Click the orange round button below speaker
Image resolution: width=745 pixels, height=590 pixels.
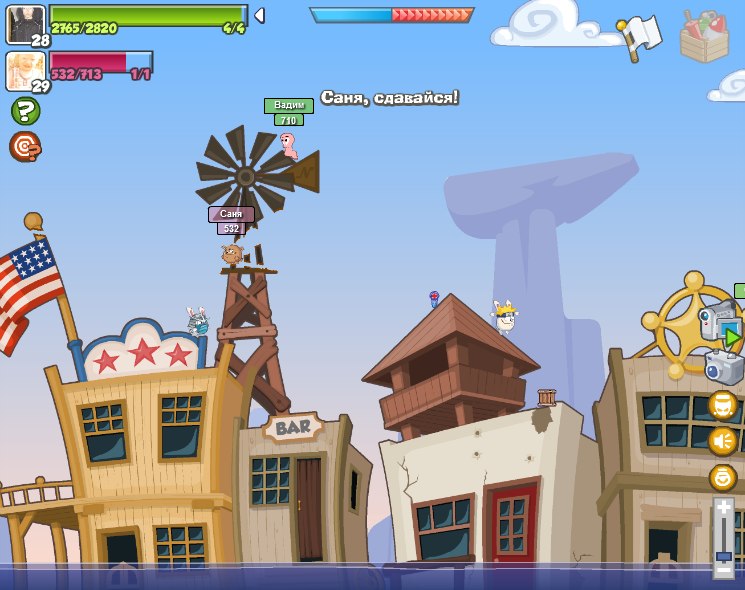723,477
